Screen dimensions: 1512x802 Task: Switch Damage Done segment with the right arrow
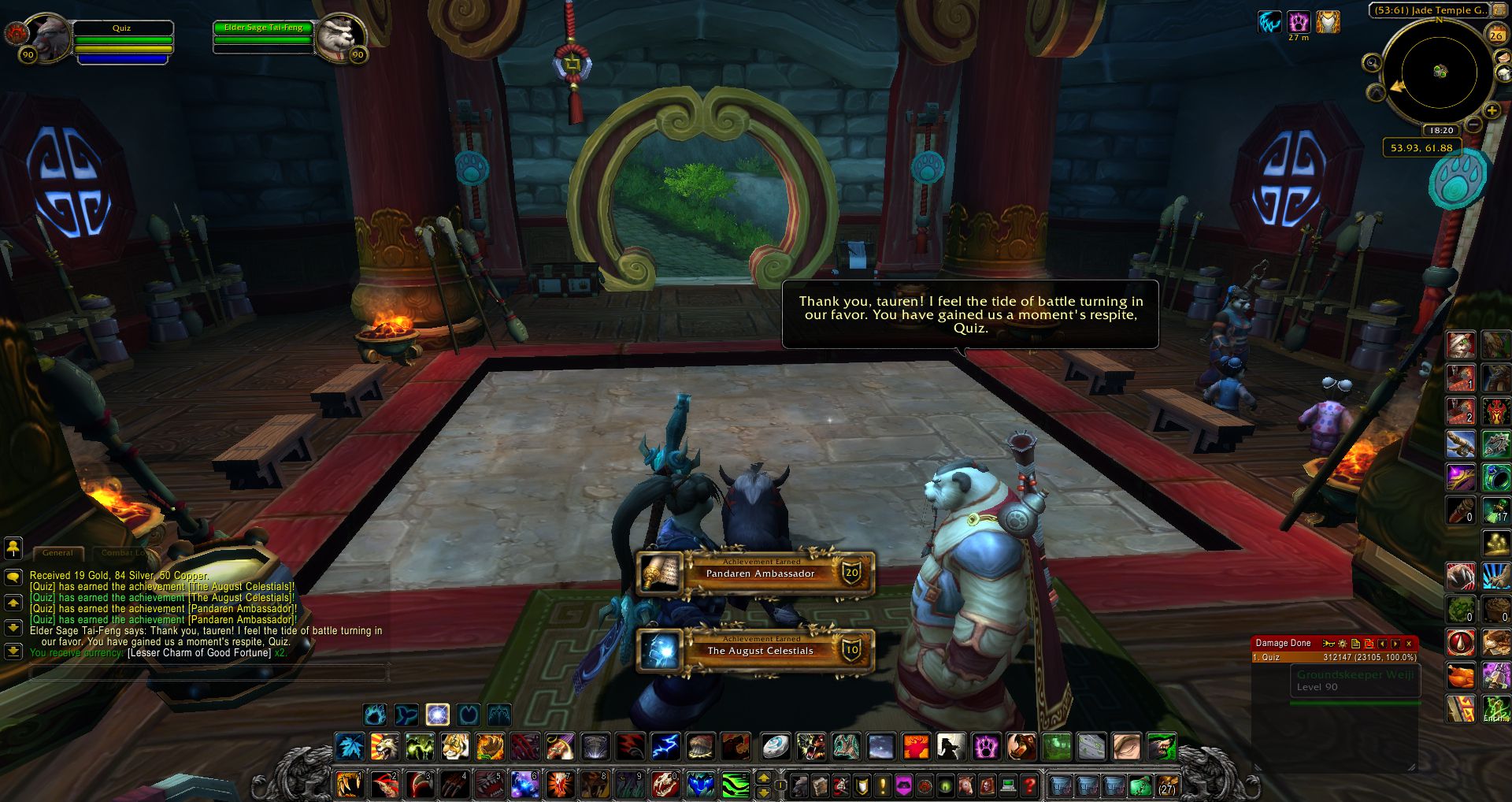click(1394, 644)
